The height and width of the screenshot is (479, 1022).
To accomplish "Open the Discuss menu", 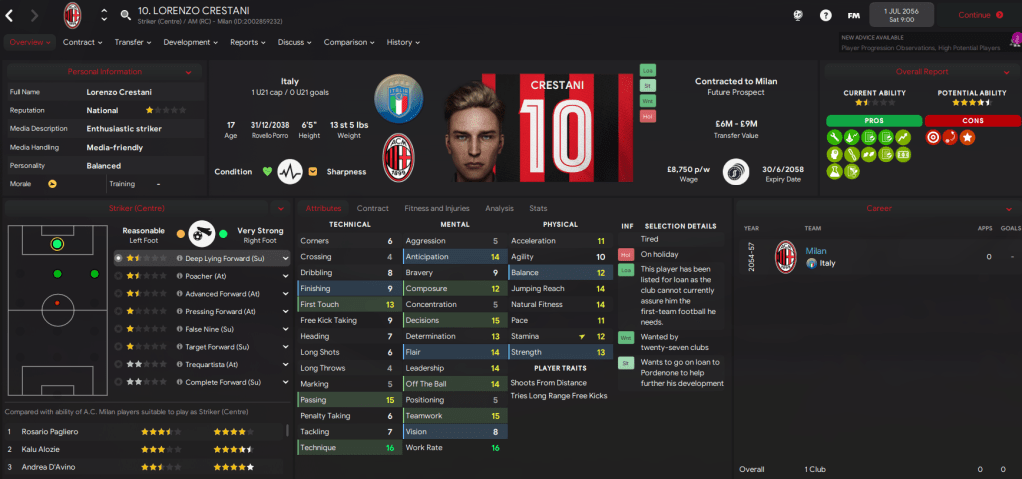I will tap(294, 42).
